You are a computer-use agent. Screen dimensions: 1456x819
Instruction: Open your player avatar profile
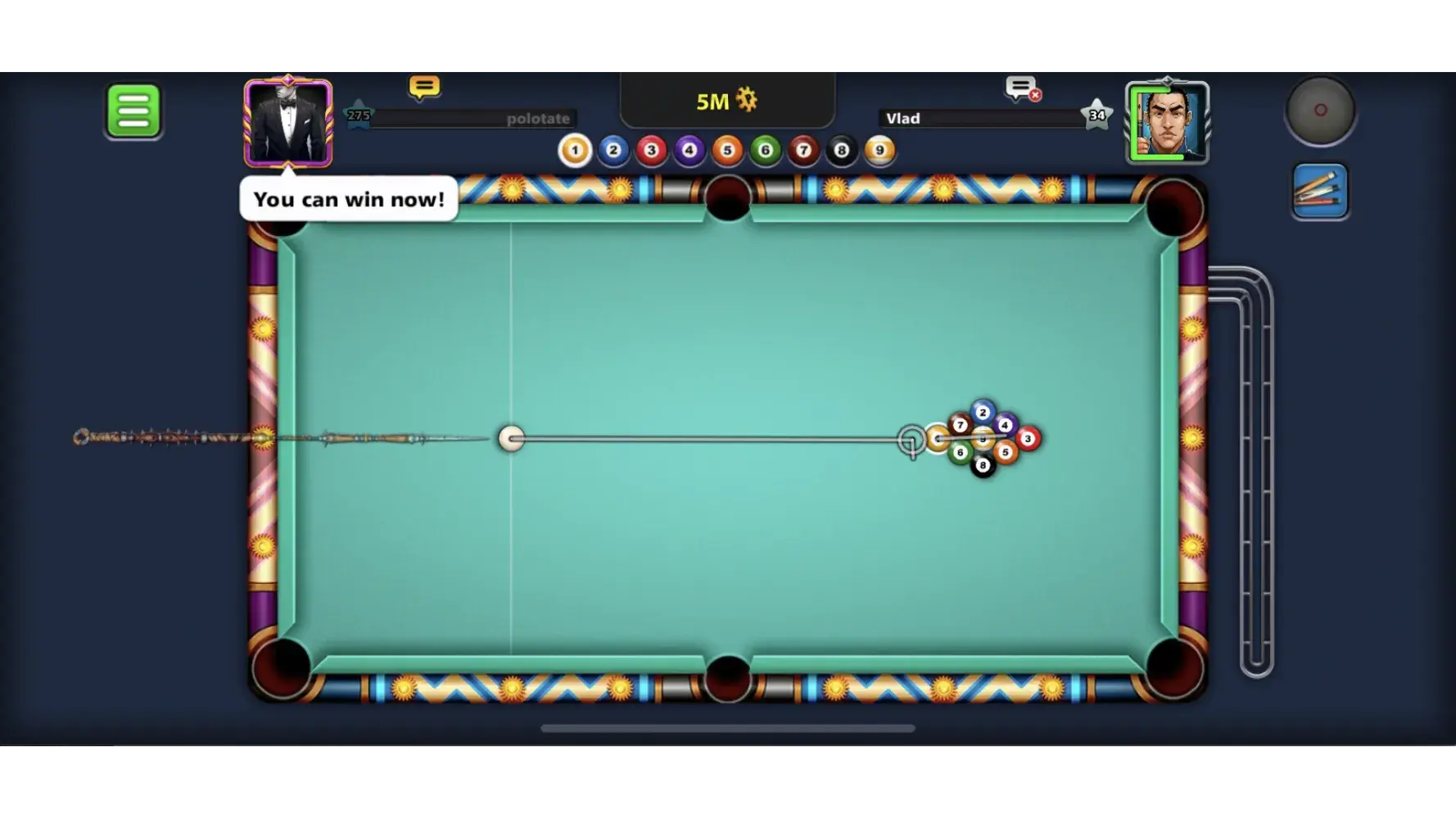288,124
